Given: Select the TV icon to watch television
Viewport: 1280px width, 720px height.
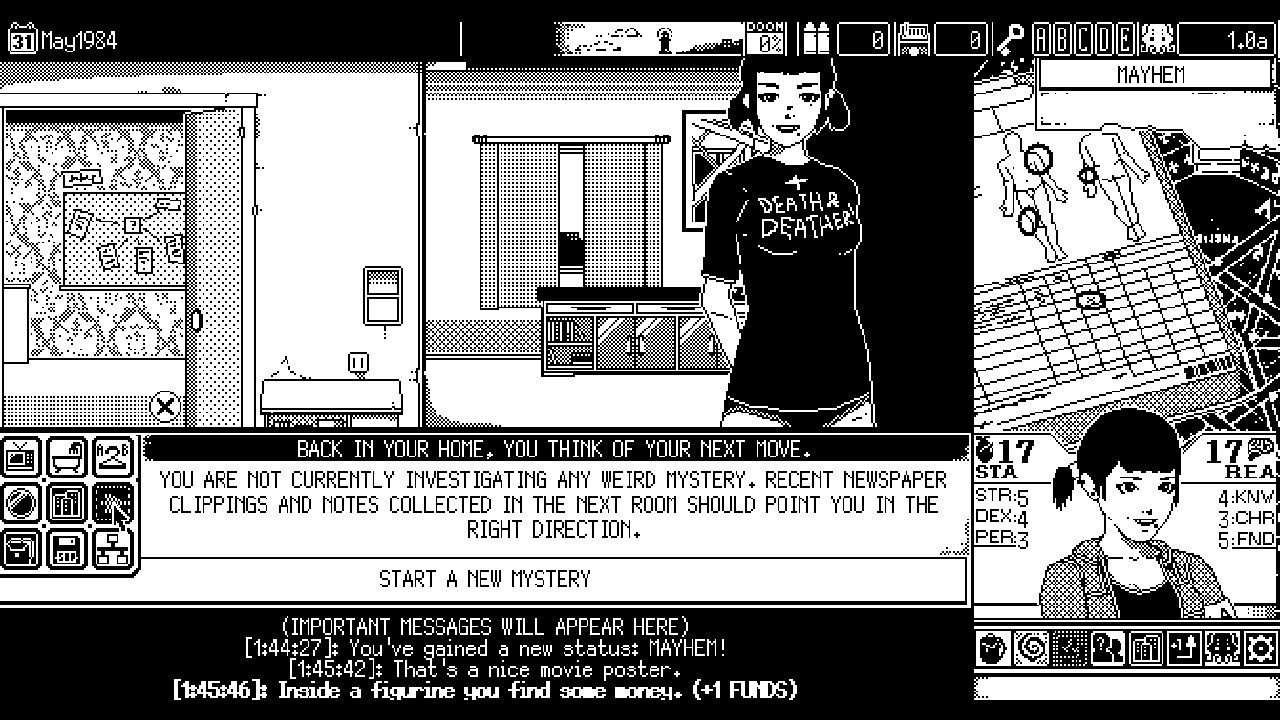Looking at the screenshot, I should 20,457.
